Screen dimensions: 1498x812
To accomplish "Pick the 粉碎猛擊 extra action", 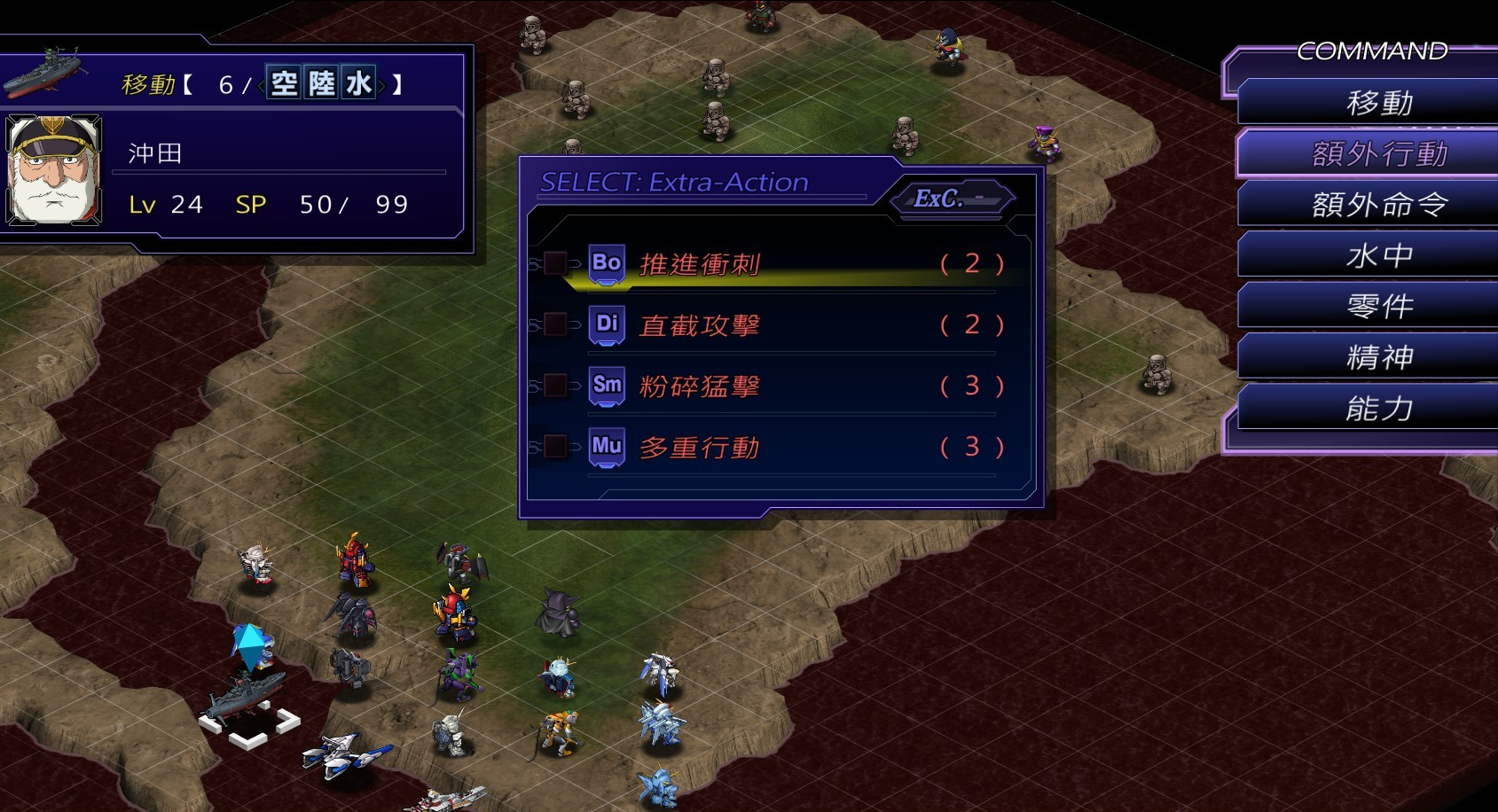I will 701,386.
